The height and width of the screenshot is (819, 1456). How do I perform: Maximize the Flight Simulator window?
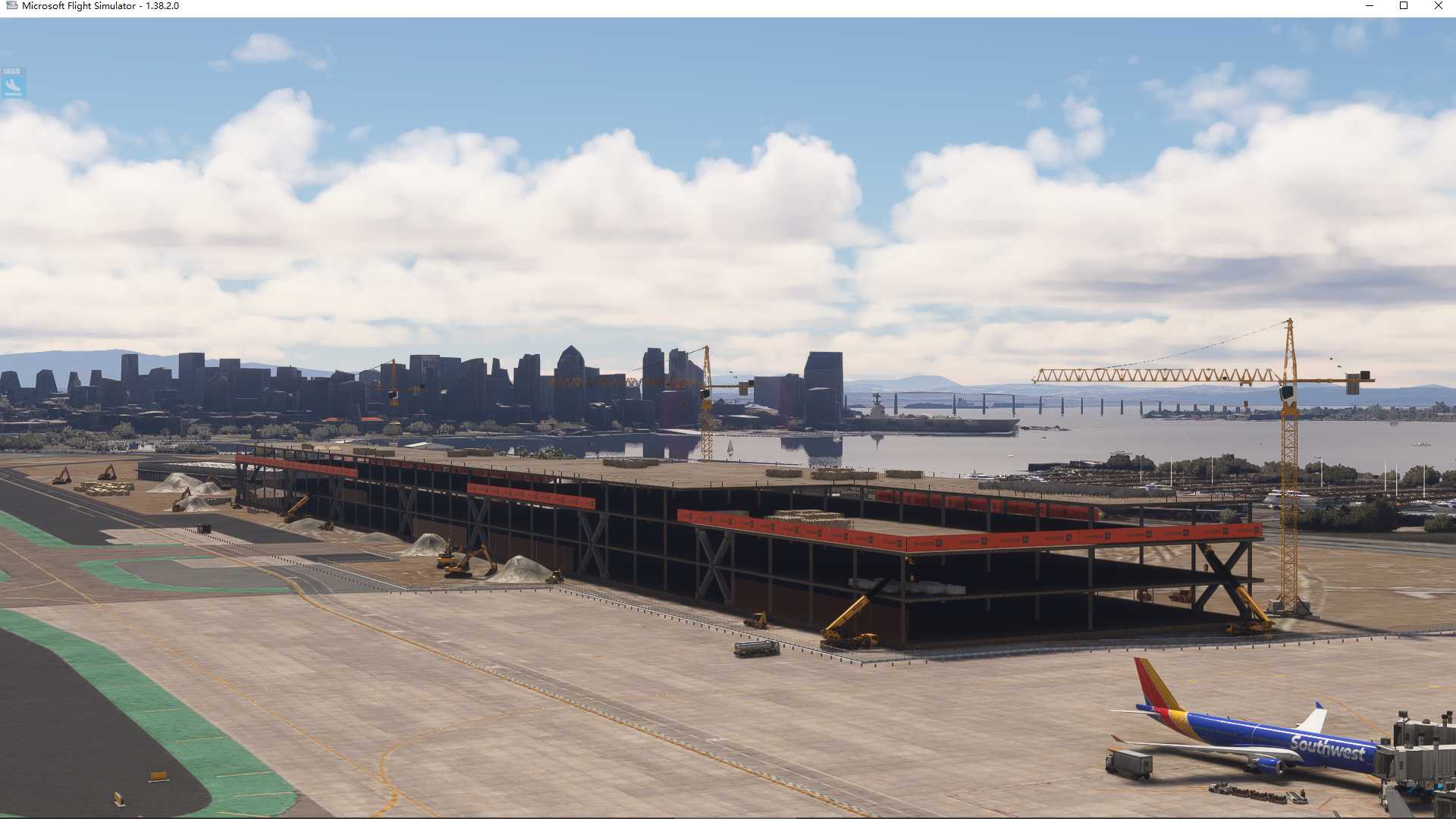[1404, 6]
